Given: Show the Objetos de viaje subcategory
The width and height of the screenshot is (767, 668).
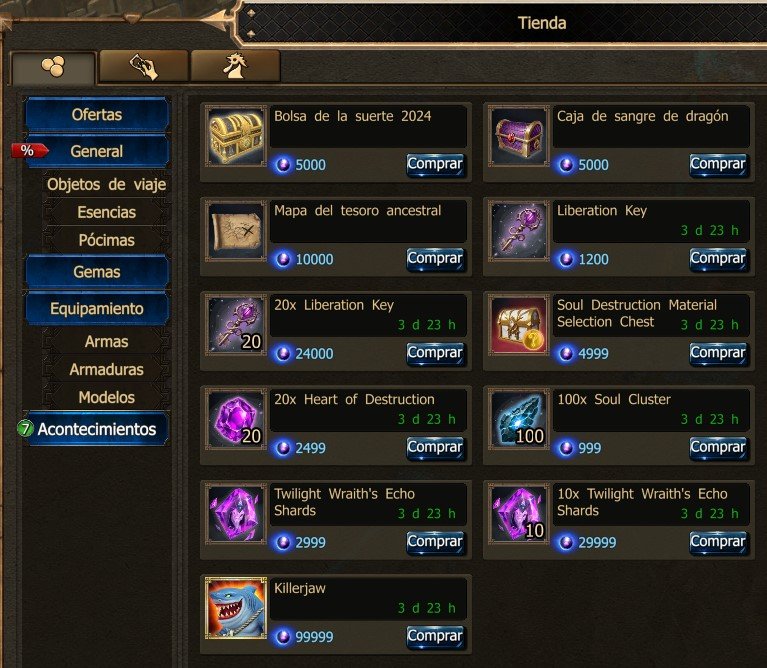Looking at the screenshot, I should point(106,184).
